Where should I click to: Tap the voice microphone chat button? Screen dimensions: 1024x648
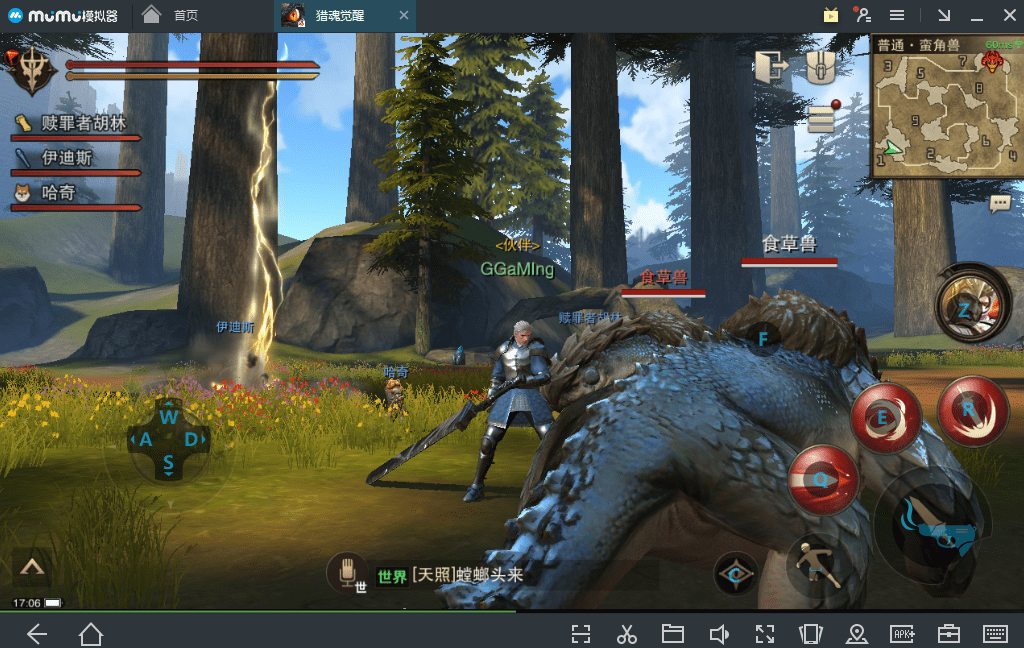click(x=348, y=573)
